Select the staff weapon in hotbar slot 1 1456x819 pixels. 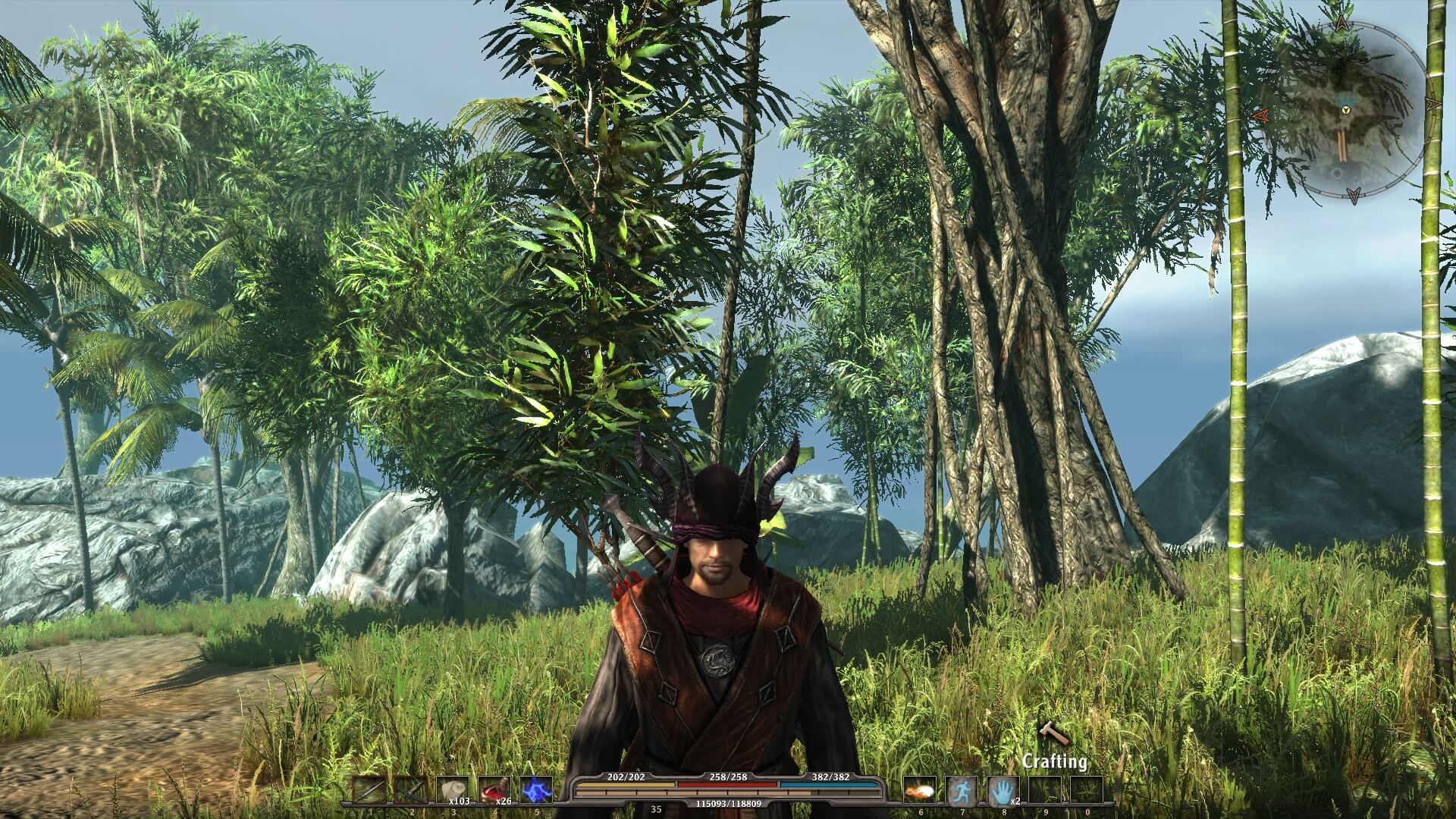[369, 790]
